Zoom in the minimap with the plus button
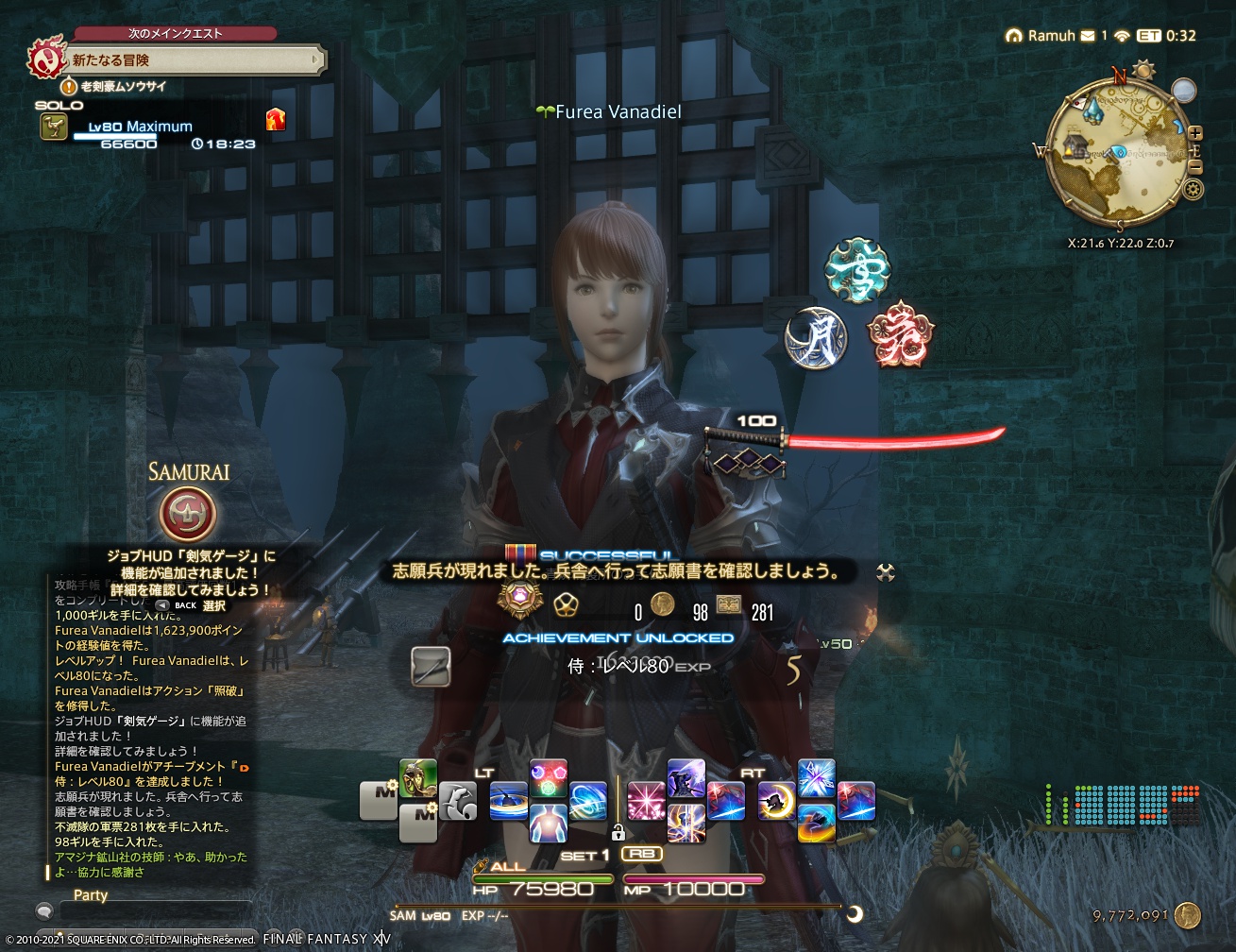This screenshot has width=1236, height=952. click(1194, 132)
